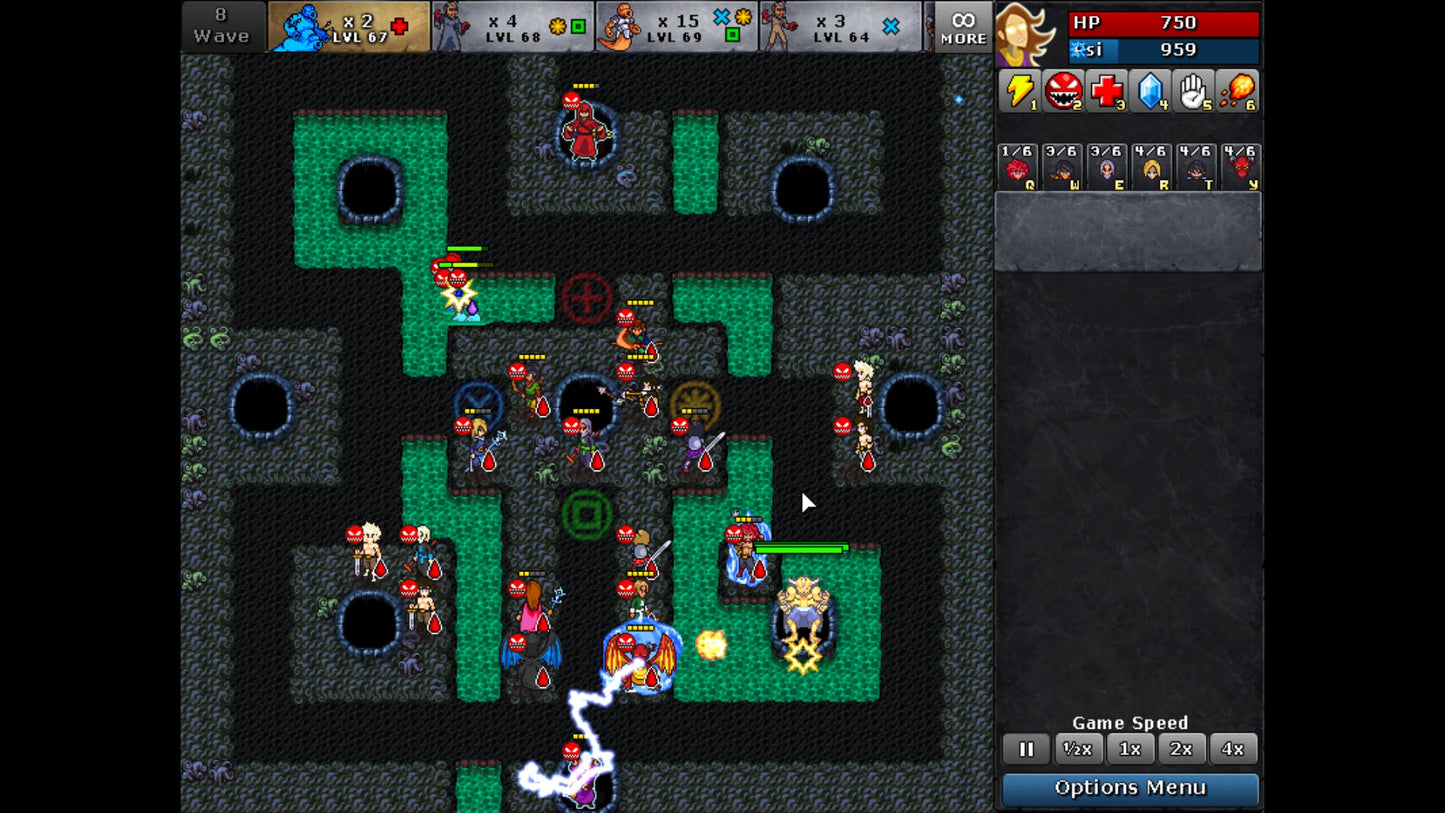The width and height of the screenshot is (1445, 813).
Task: Choose the red dragon unit portrait
Action: click(x=1240, y=166)
